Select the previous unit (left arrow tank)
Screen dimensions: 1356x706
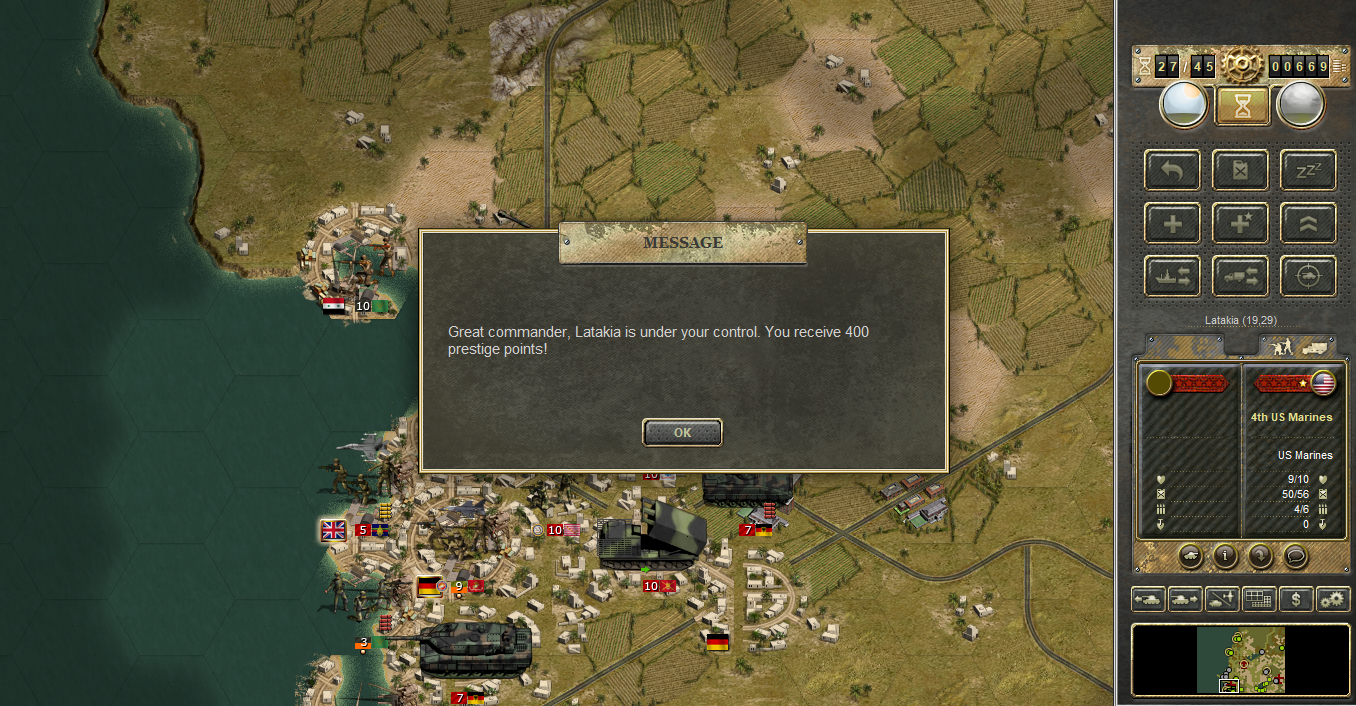click(x=1147, y=599)
